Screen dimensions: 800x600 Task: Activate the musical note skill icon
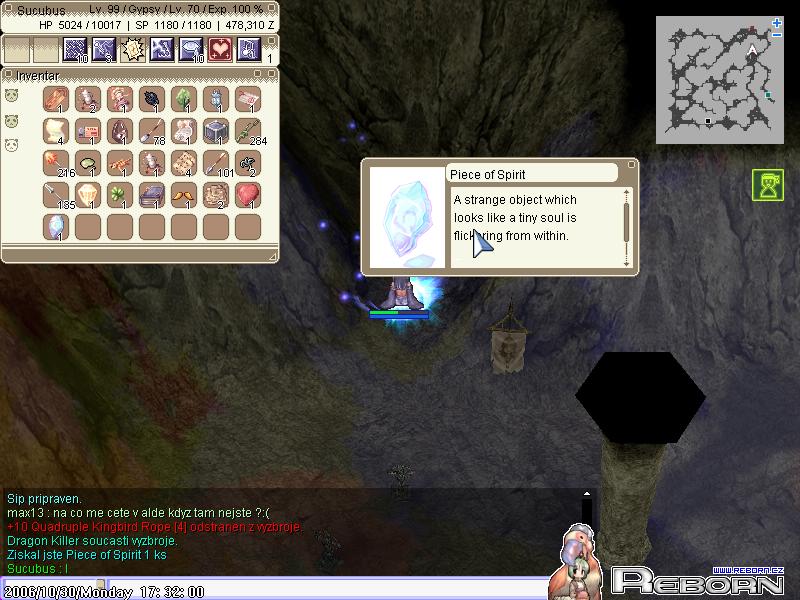247,49
